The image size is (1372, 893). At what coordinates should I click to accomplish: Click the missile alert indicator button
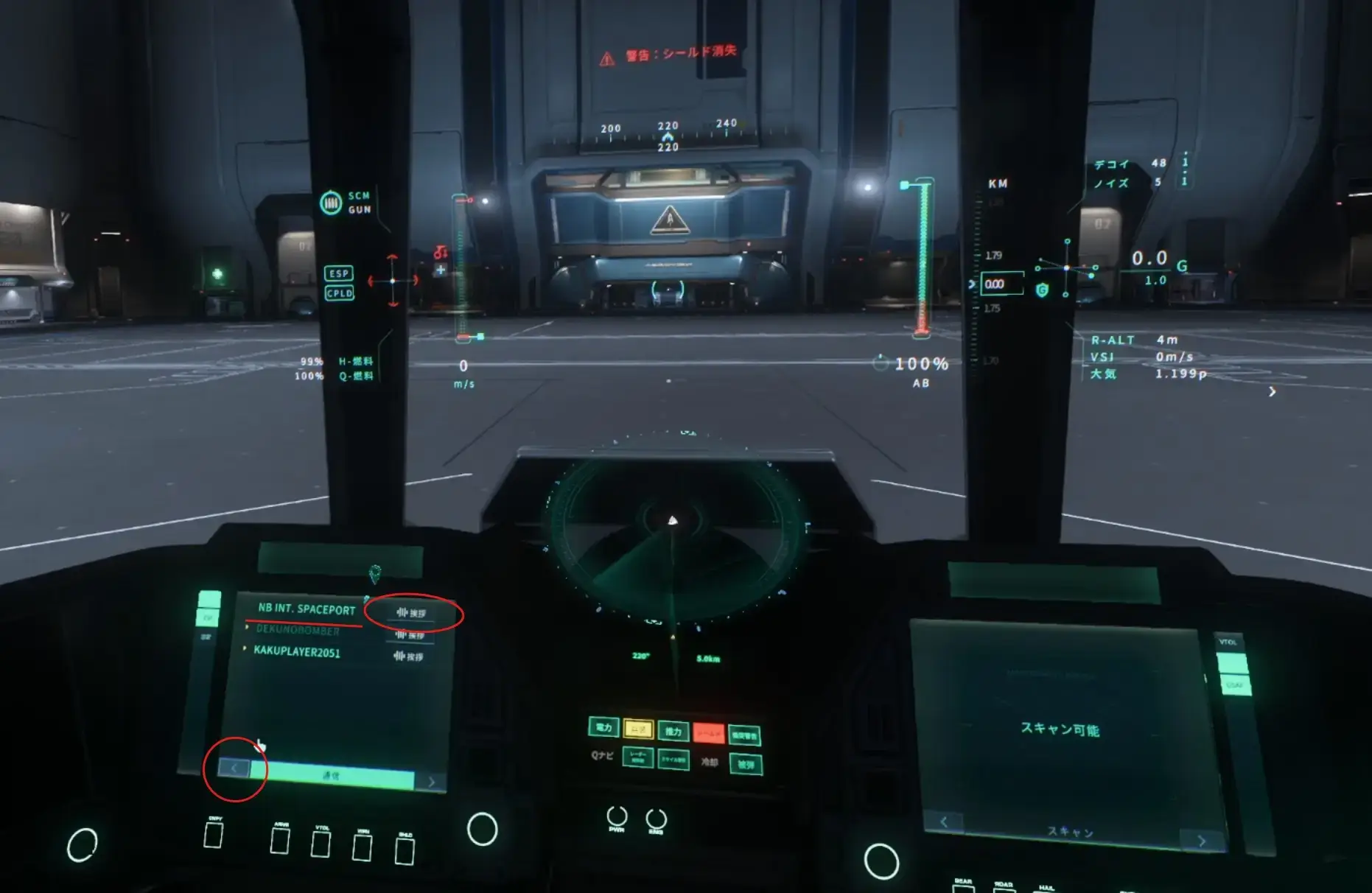673,760
